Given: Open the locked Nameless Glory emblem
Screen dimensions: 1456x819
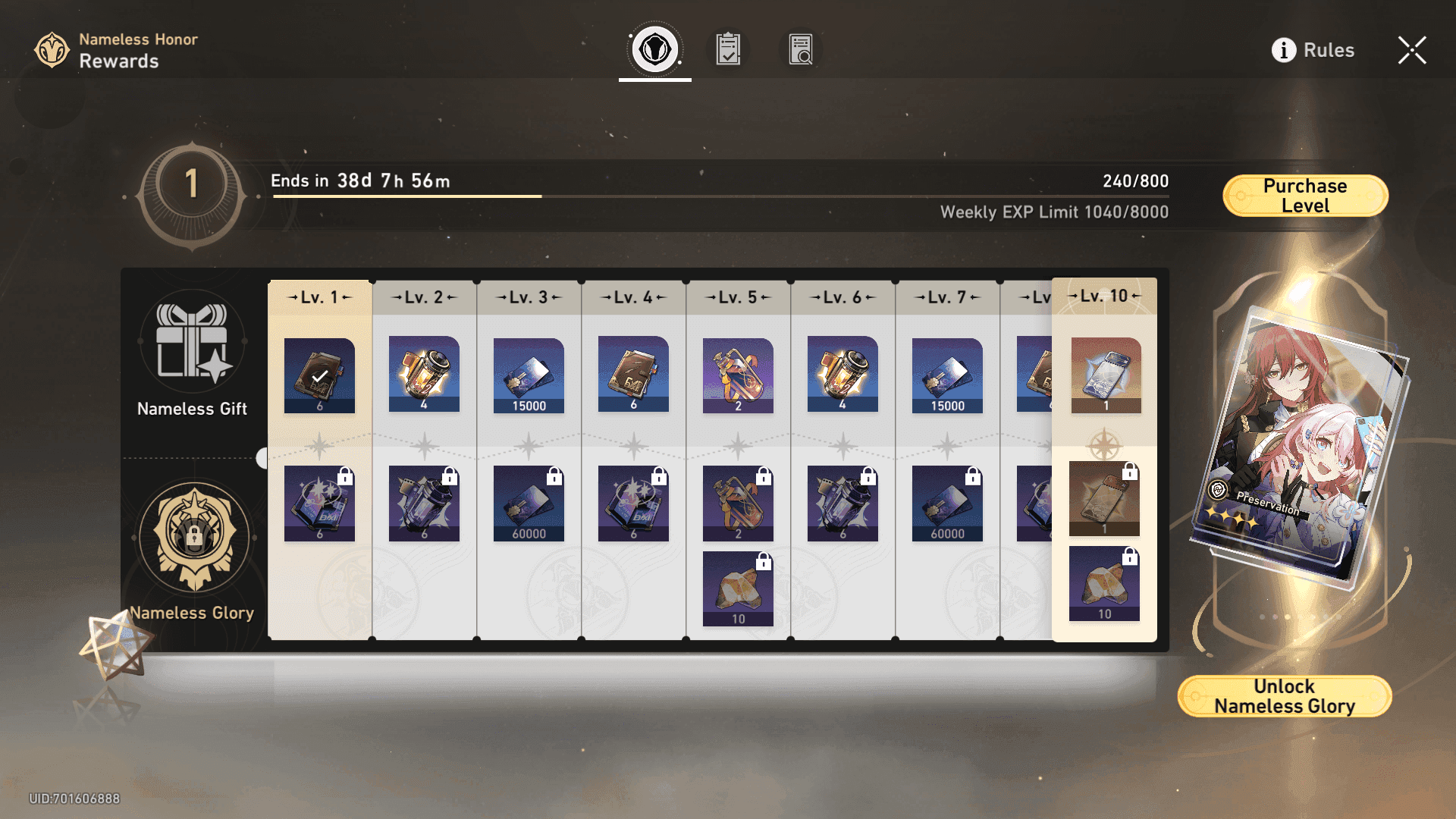Looking at the screenshot, I should point(194,537).
